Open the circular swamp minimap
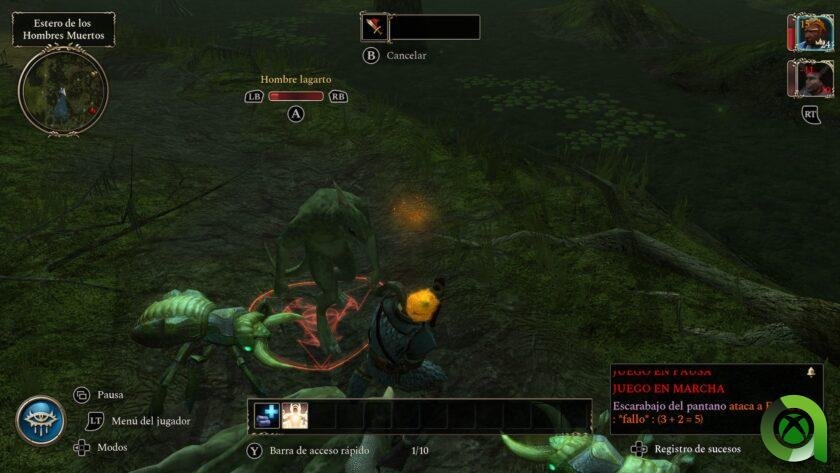 (x=62, y=90)
